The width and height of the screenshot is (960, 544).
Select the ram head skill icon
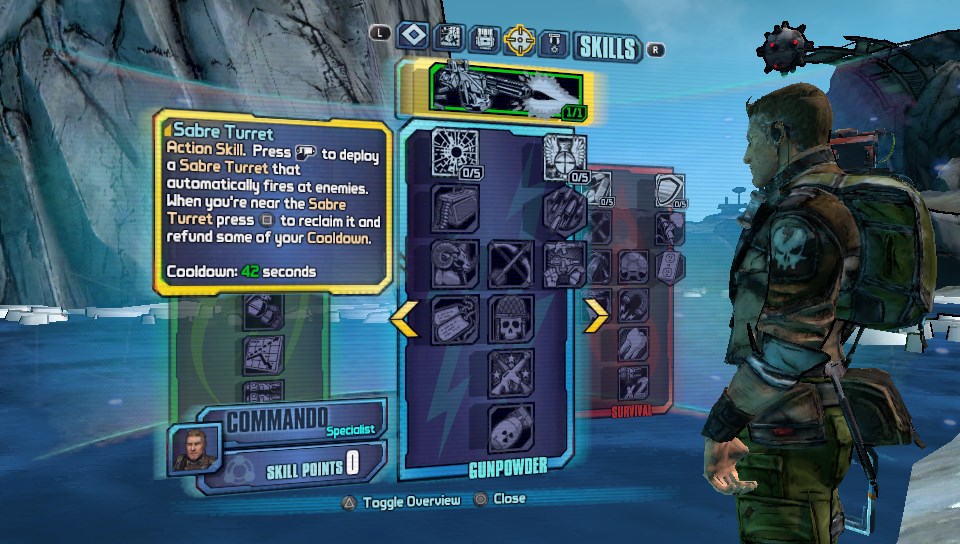[x=455, y=263]
